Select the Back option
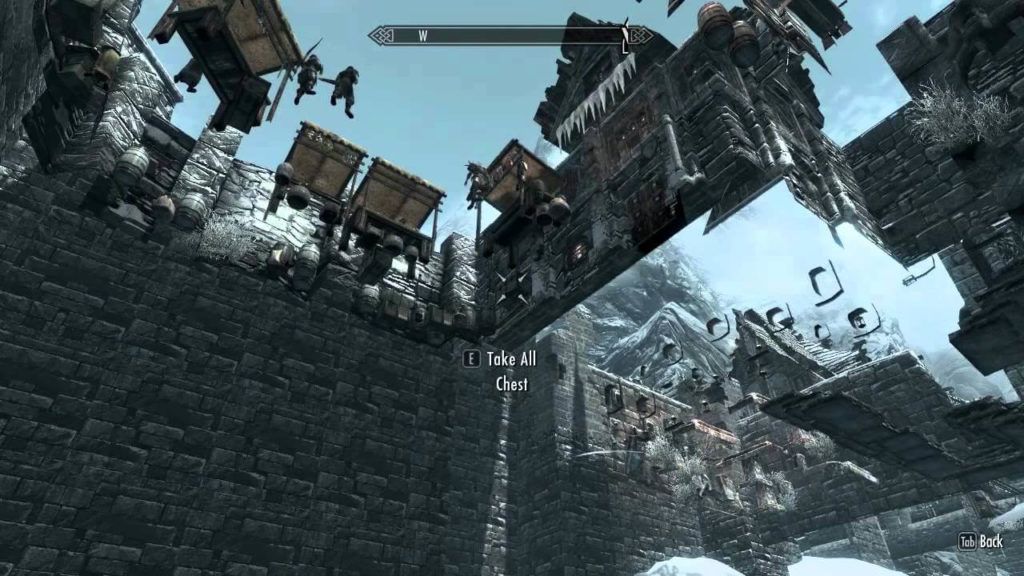 pos(981,541)
